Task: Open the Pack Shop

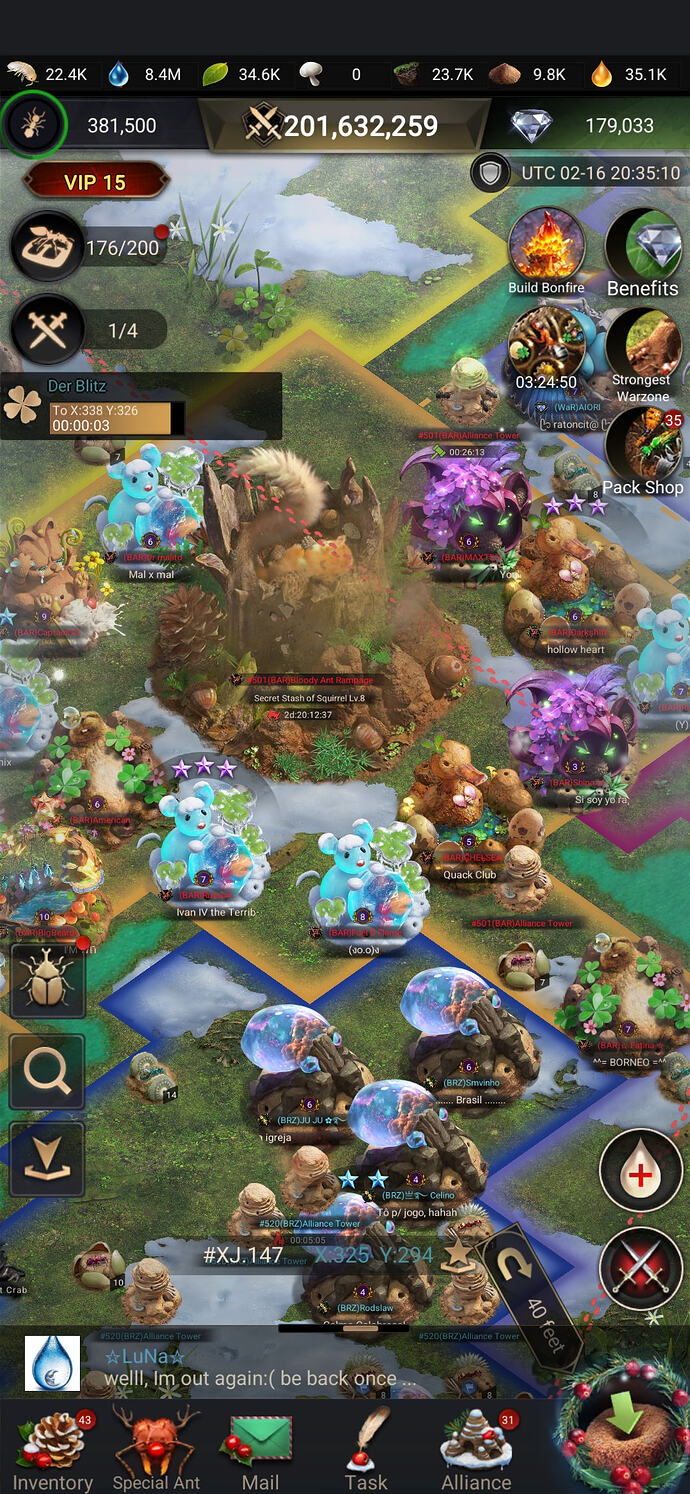Action: coord(643,447)
